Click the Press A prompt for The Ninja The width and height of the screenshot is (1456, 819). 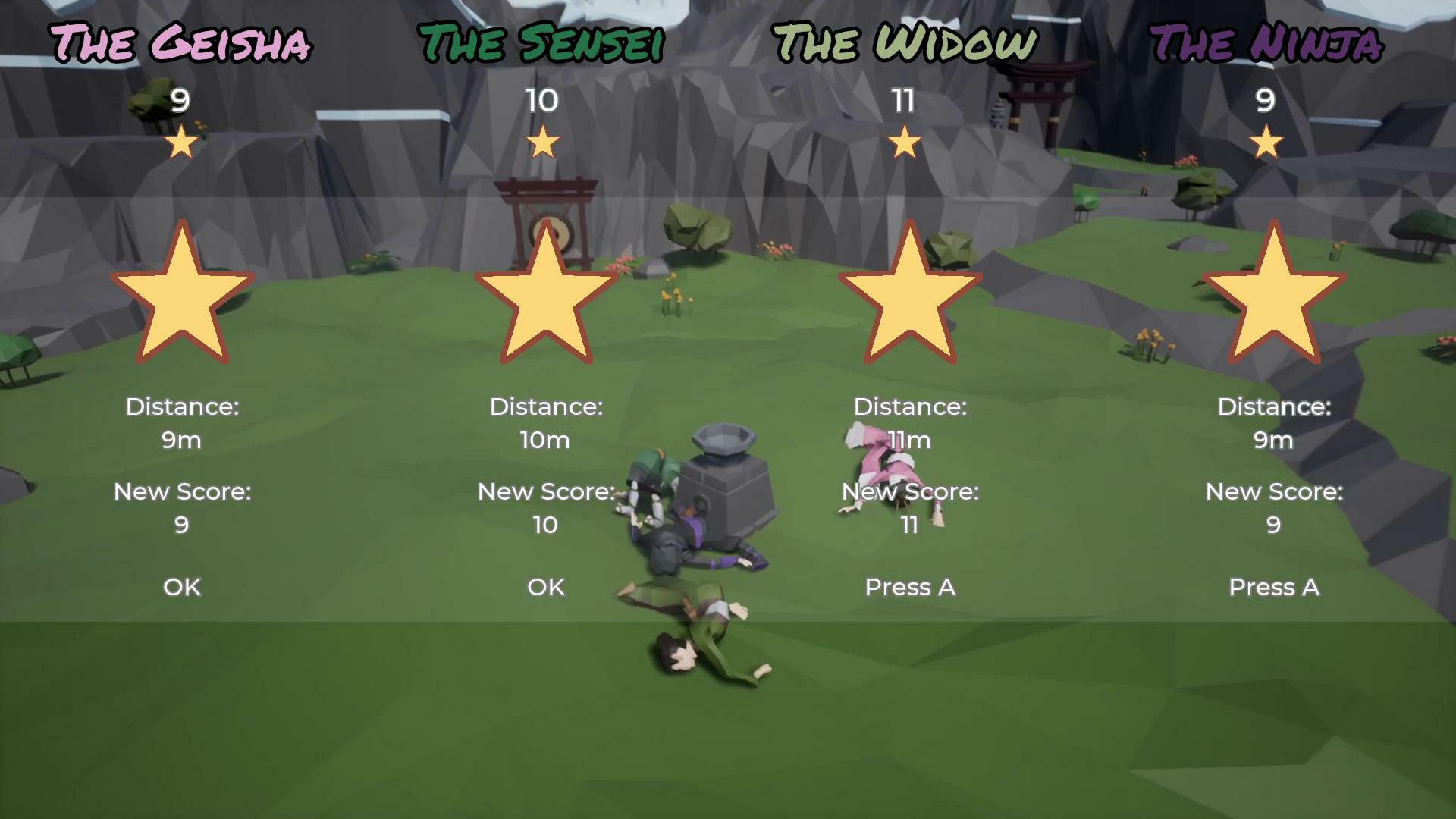[1274, 587]
